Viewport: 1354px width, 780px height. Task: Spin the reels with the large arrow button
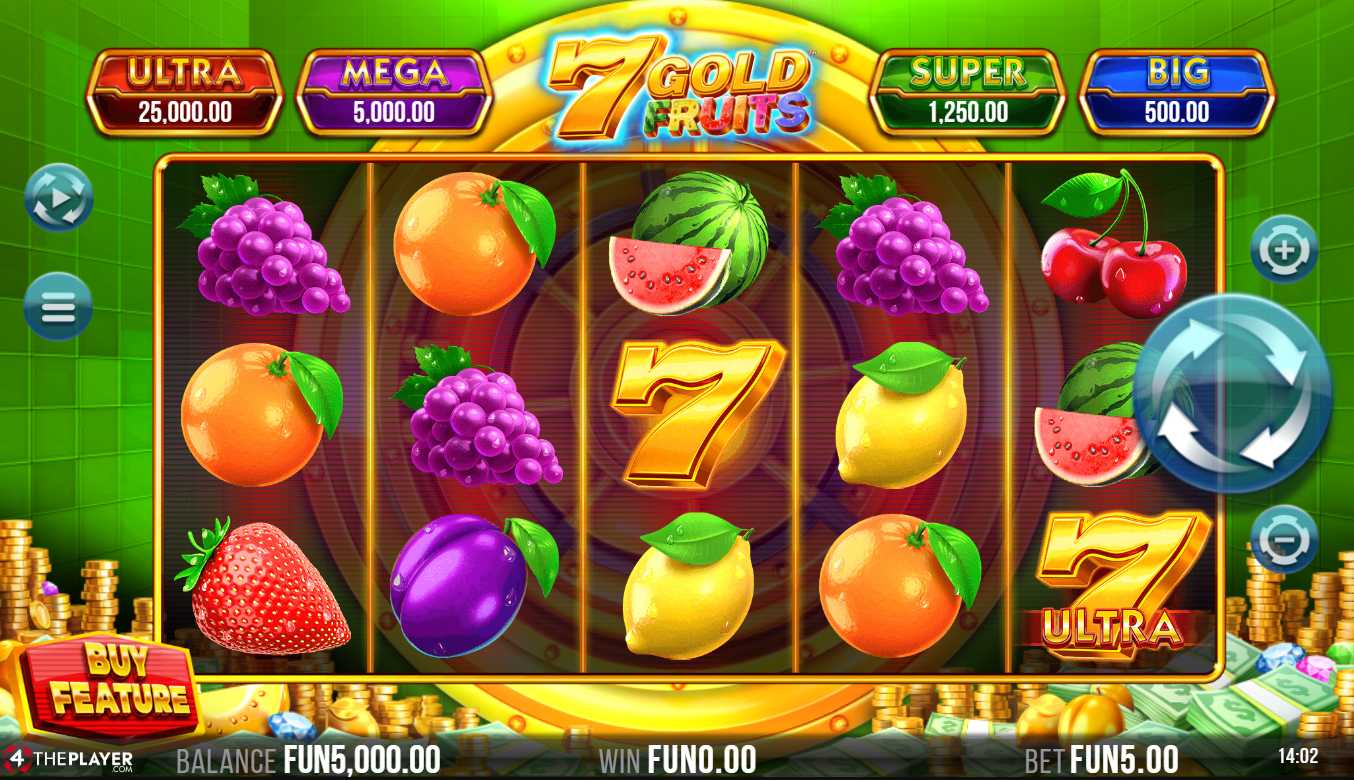(1232, 393)
